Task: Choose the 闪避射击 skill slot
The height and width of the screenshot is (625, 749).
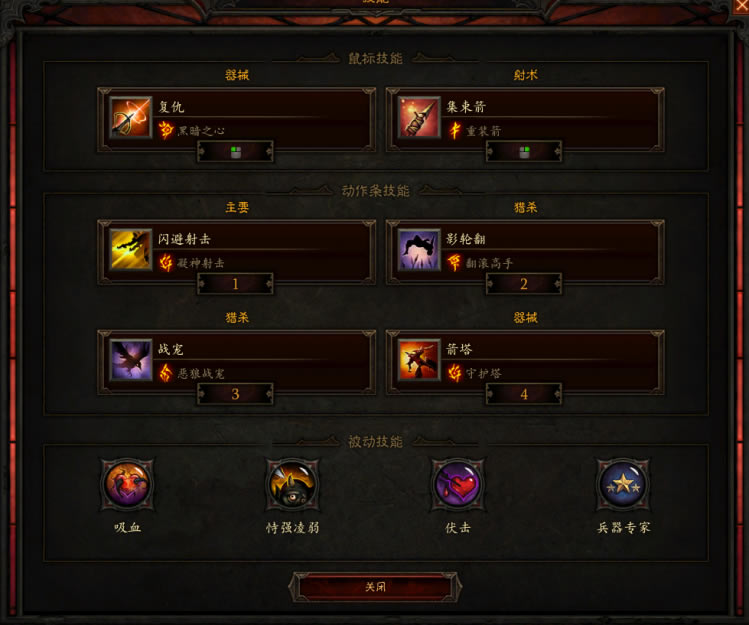Action: coord(236,249)
